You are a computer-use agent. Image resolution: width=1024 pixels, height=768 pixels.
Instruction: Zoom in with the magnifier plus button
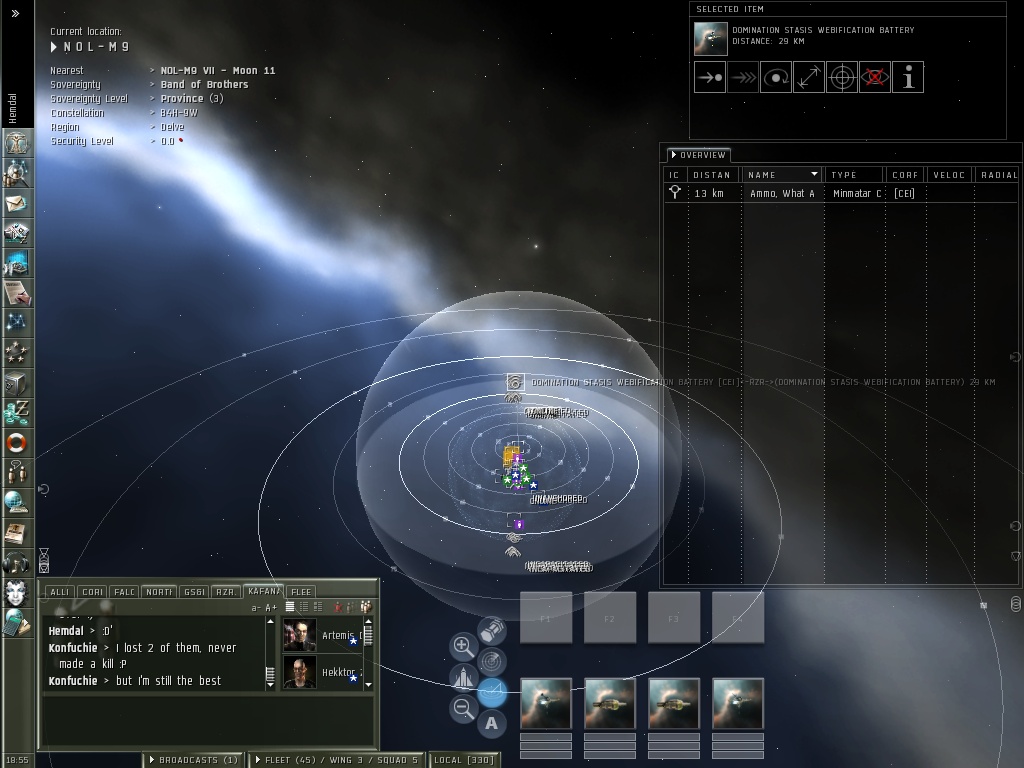click(463, 647)
